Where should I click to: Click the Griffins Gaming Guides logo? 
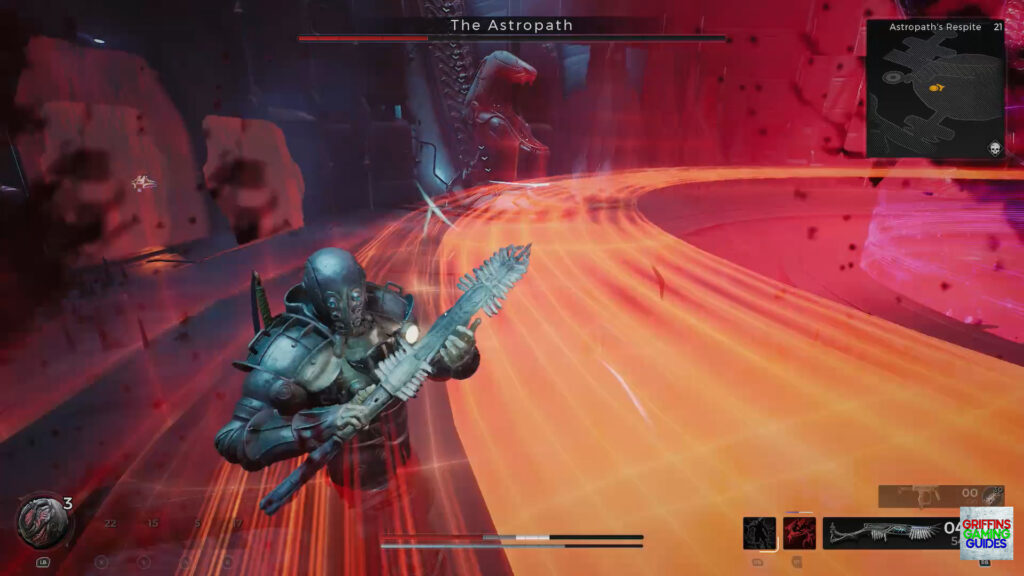coord(986,532)
